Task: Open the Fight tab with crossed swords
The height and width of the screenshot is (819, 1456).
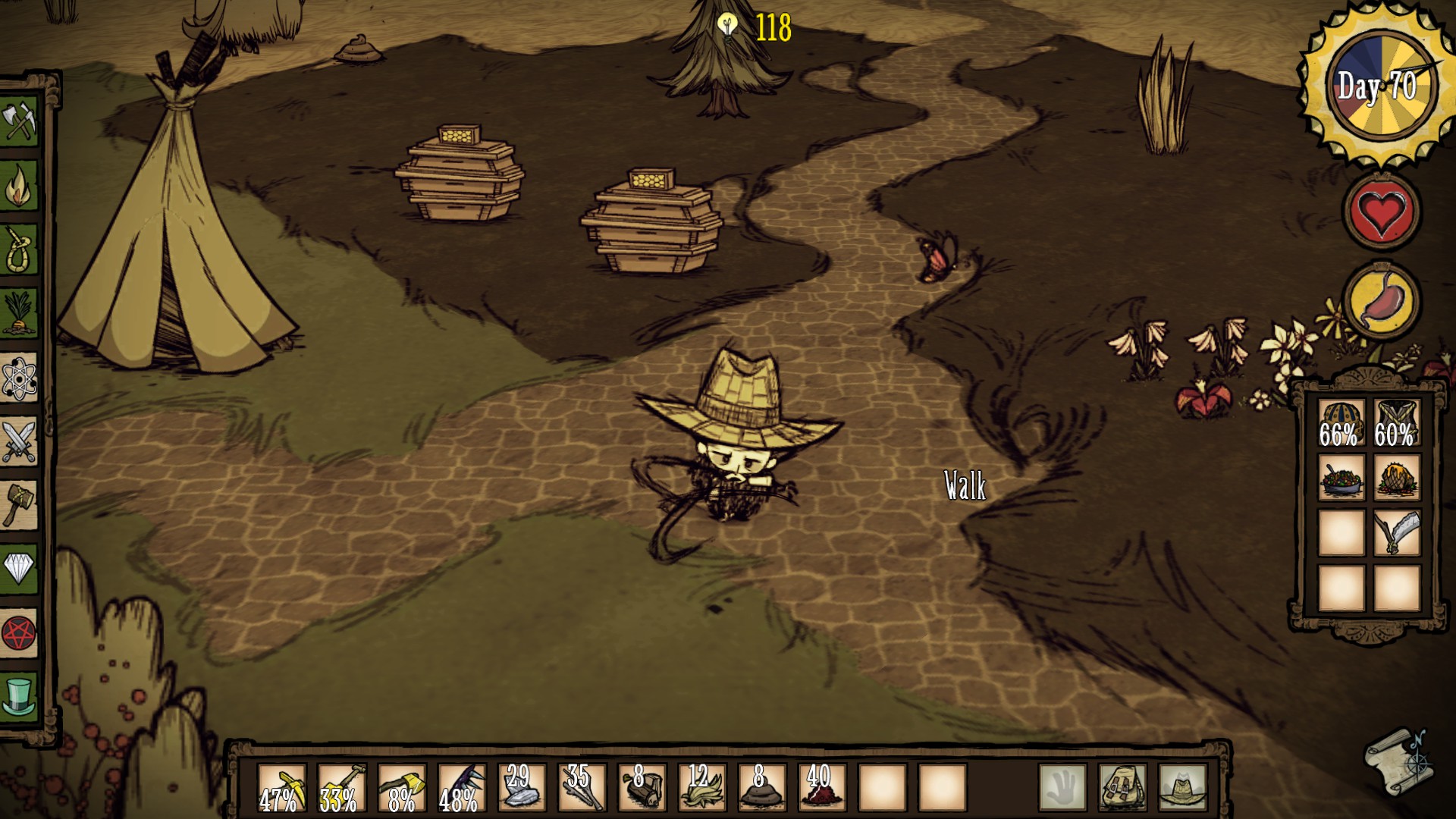Action: pyautogui.click(x=19, y=441)
